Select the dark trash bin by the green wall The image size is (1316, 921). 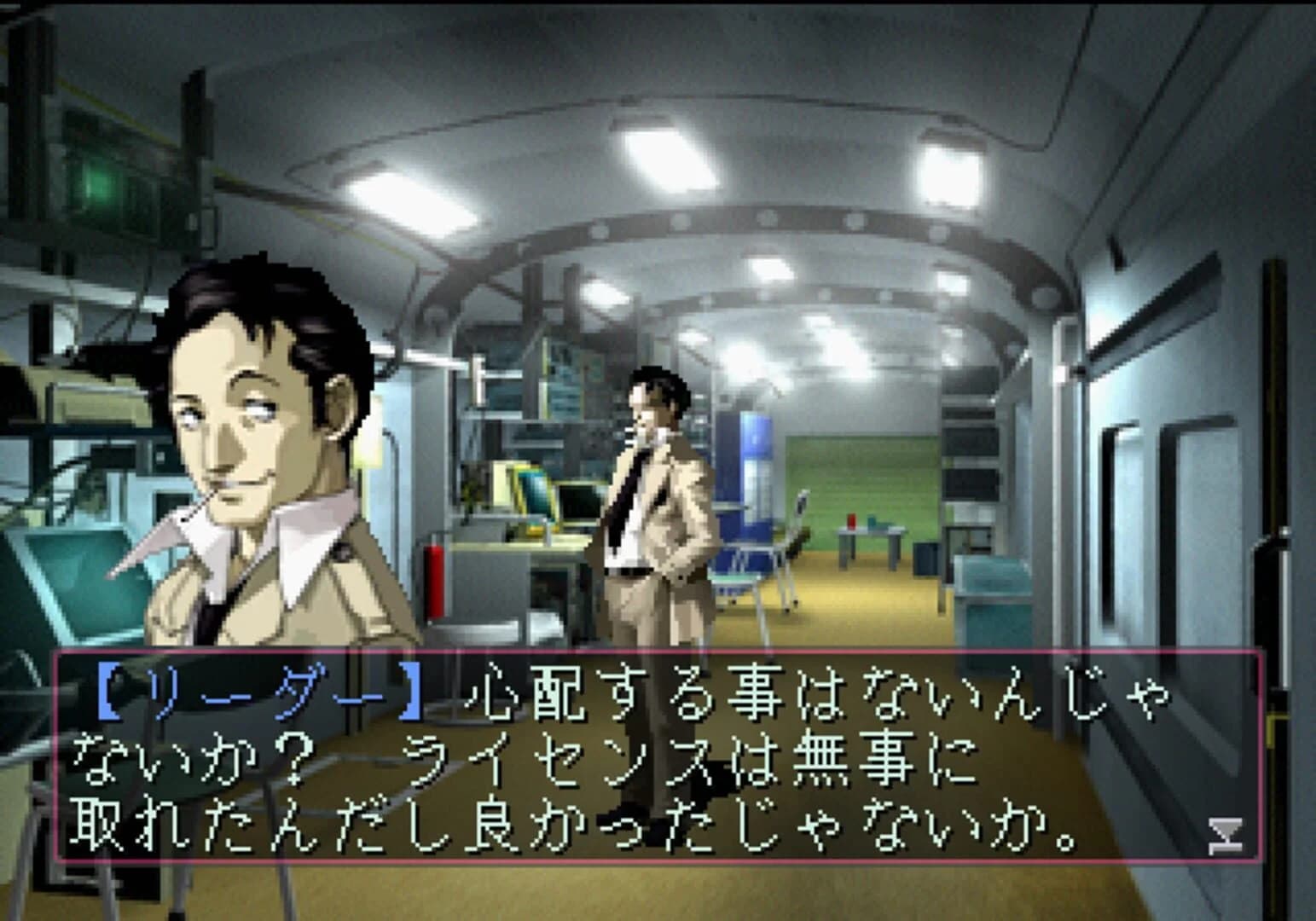pos(919,559)
